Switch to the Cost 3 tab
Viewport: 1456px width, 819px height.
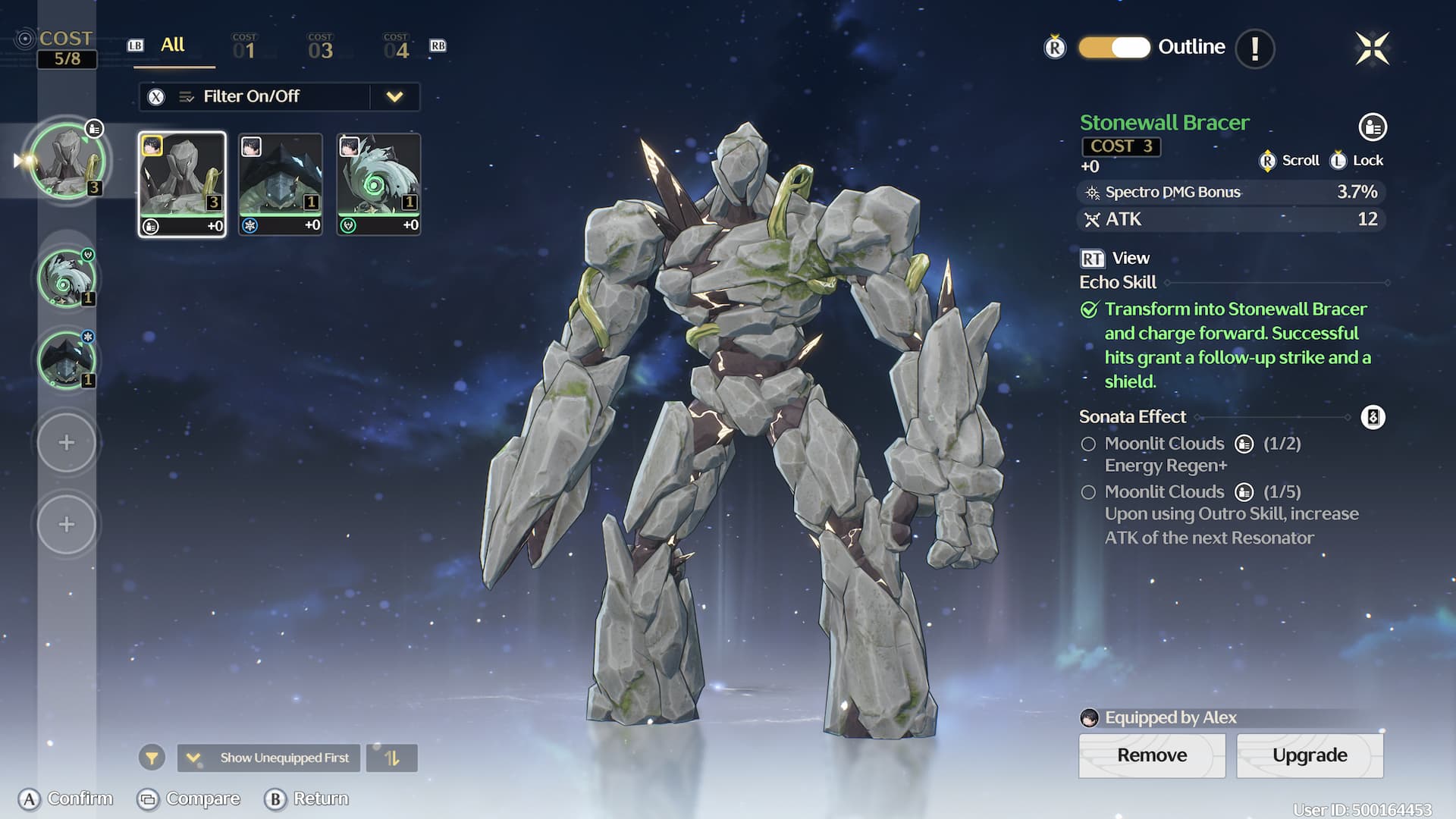click(320, 47)
